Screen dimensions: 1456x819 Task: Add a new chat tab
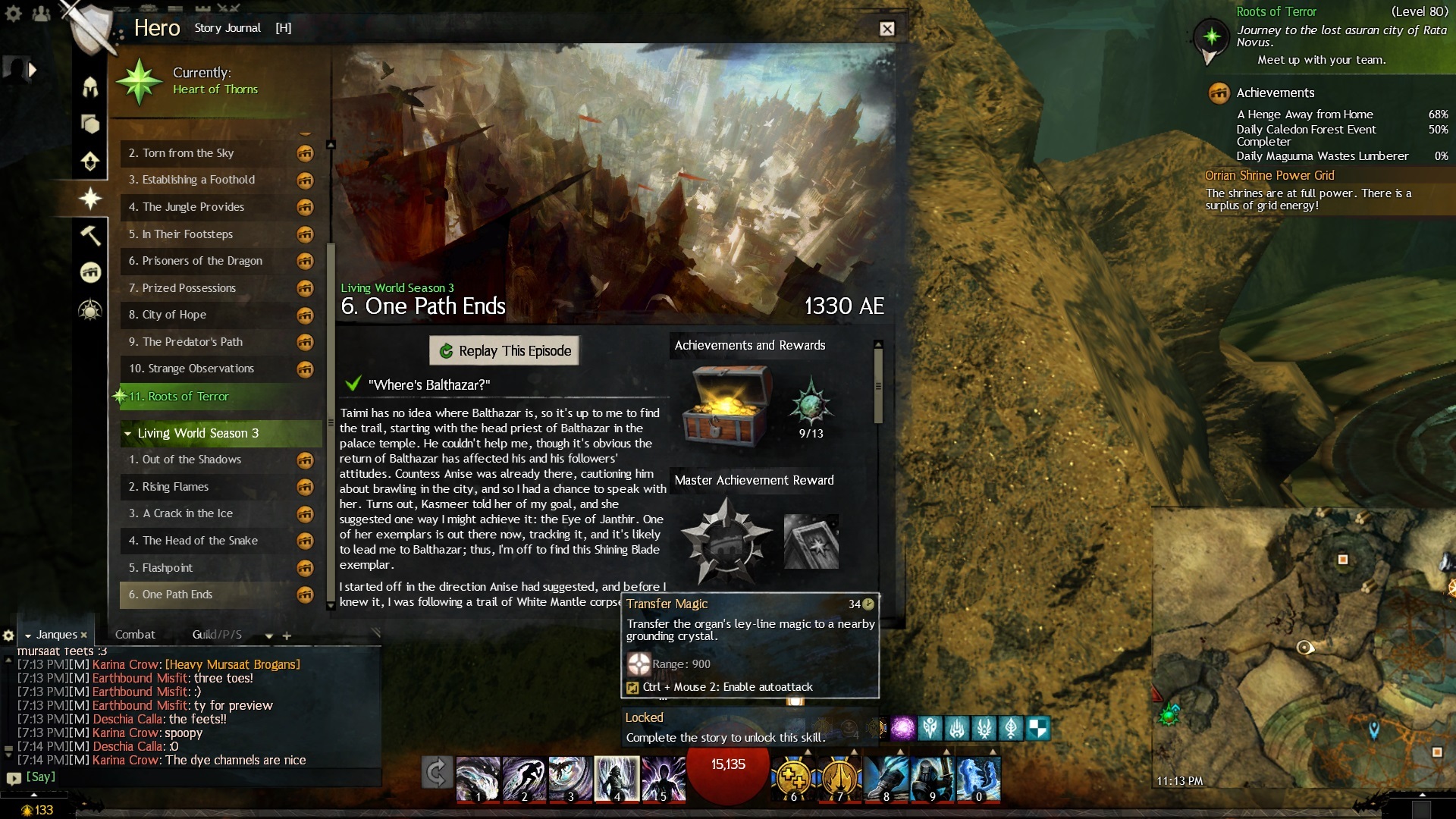click(x=287, y=635)
